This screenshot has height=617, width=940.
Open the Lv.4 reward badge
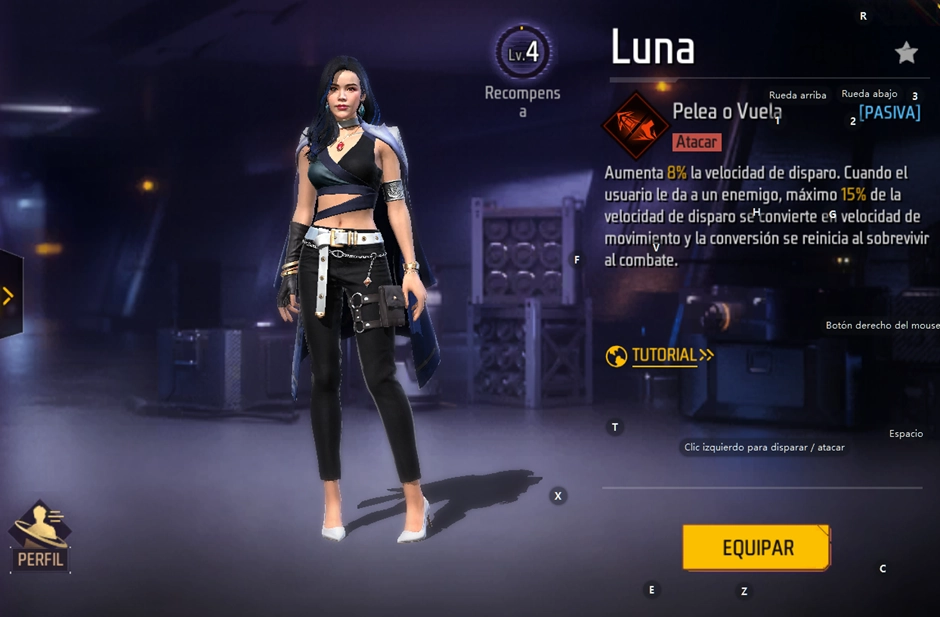pos(523,53)
